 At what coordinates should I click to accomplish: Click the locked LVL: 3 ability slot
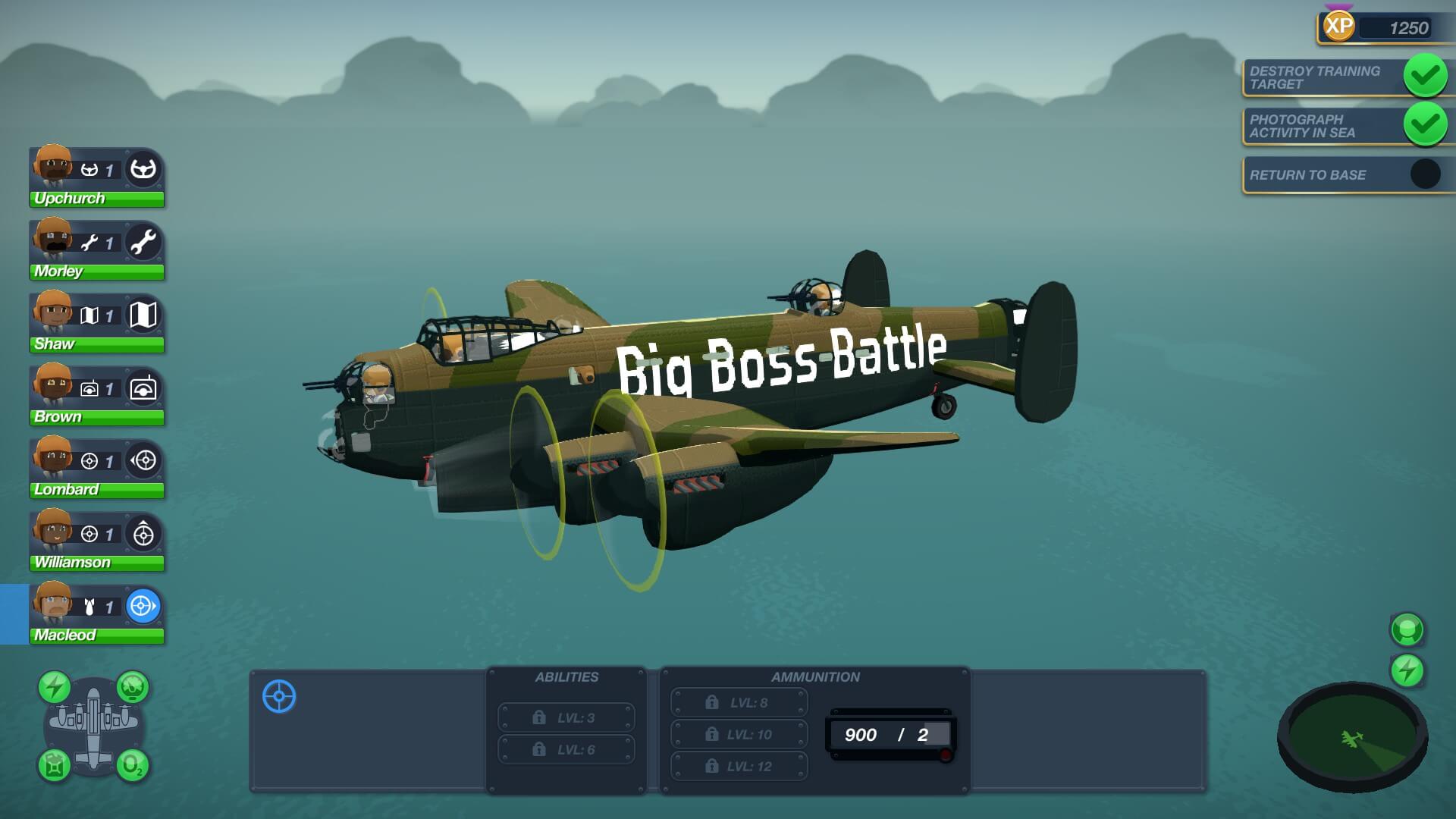coord(566,717)
